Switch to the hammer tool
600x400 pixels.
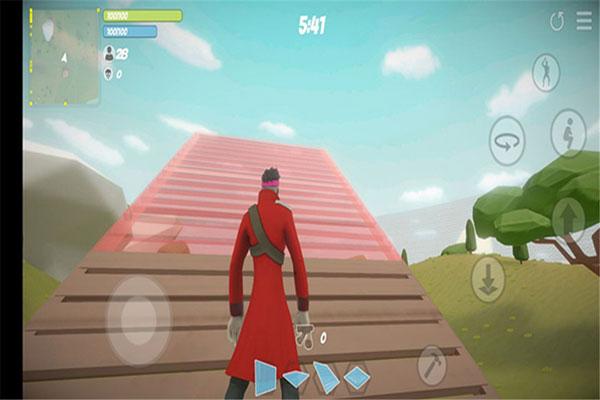(432, 365)
